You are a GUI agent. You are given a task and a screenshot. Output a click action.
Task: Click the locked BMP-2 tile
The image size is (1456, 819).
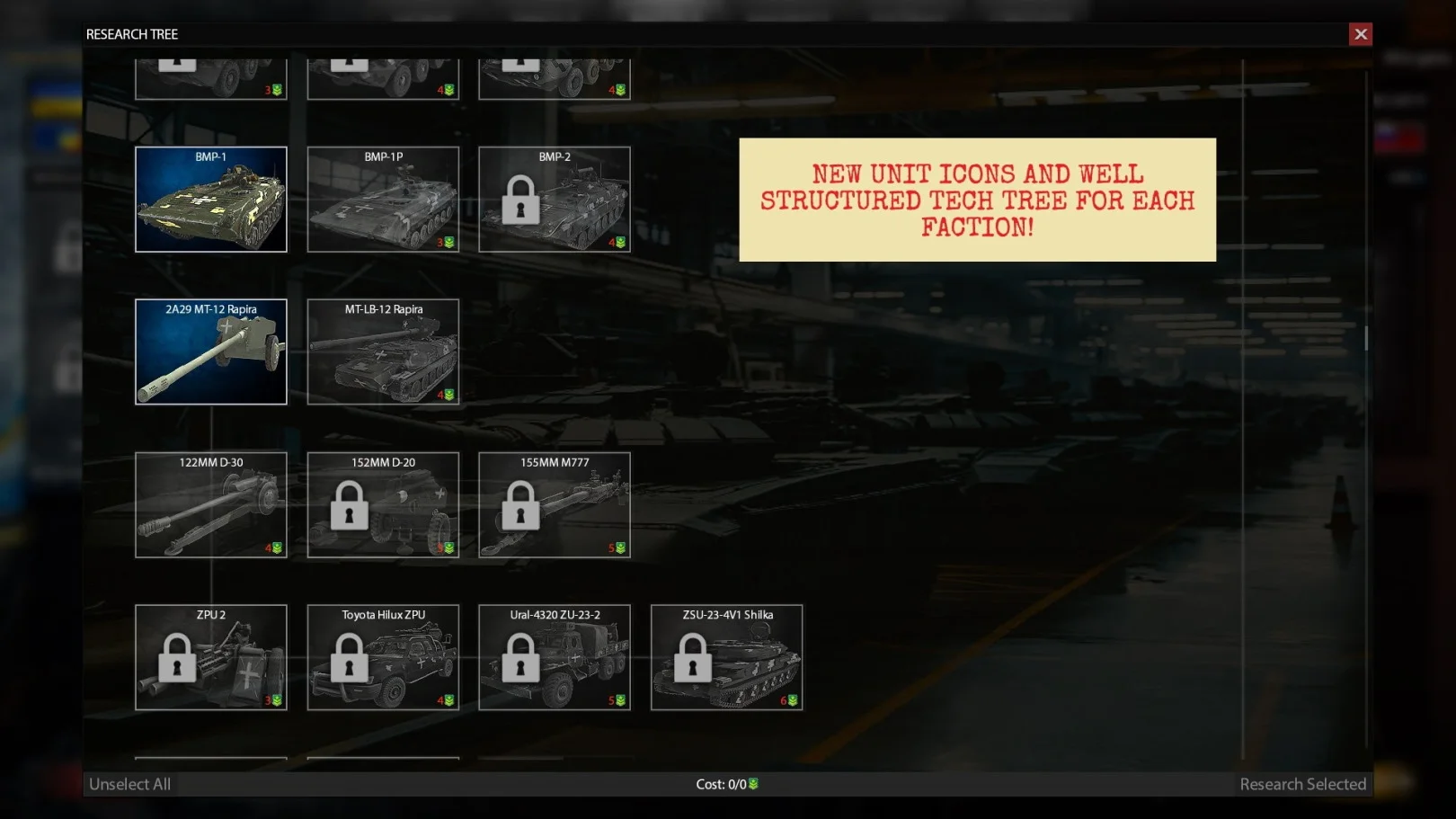pyautogui.click(x=555, y=200)
